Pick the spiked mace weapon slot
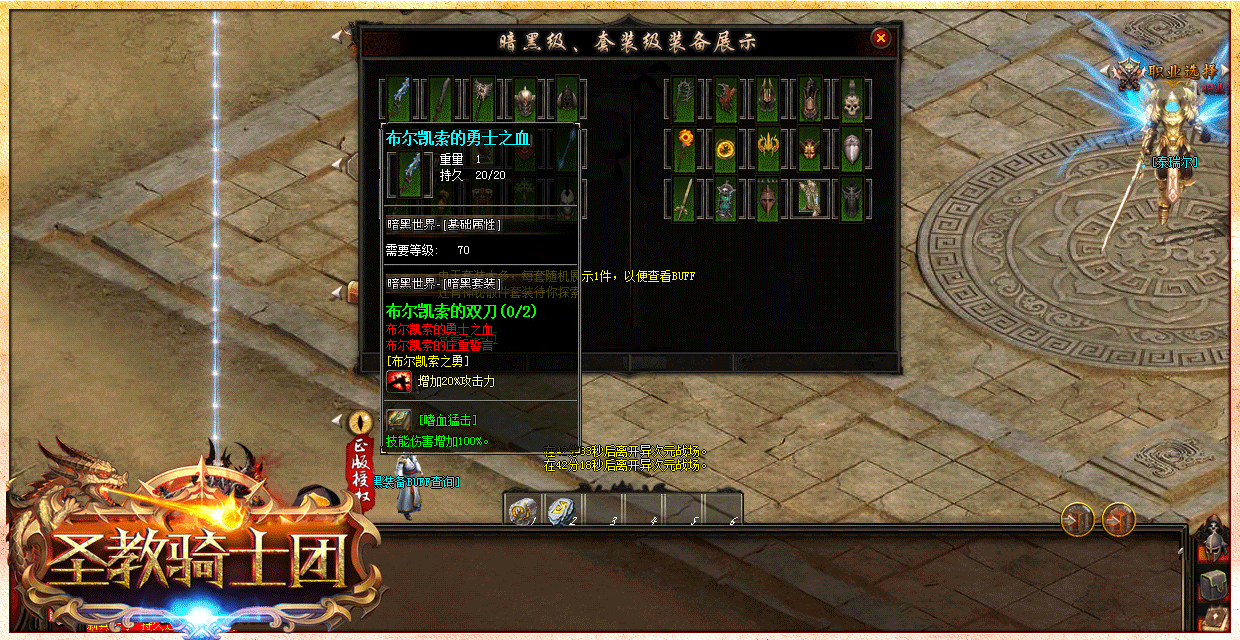Screen dimensions: 1240x640 [x=483, y=99]
